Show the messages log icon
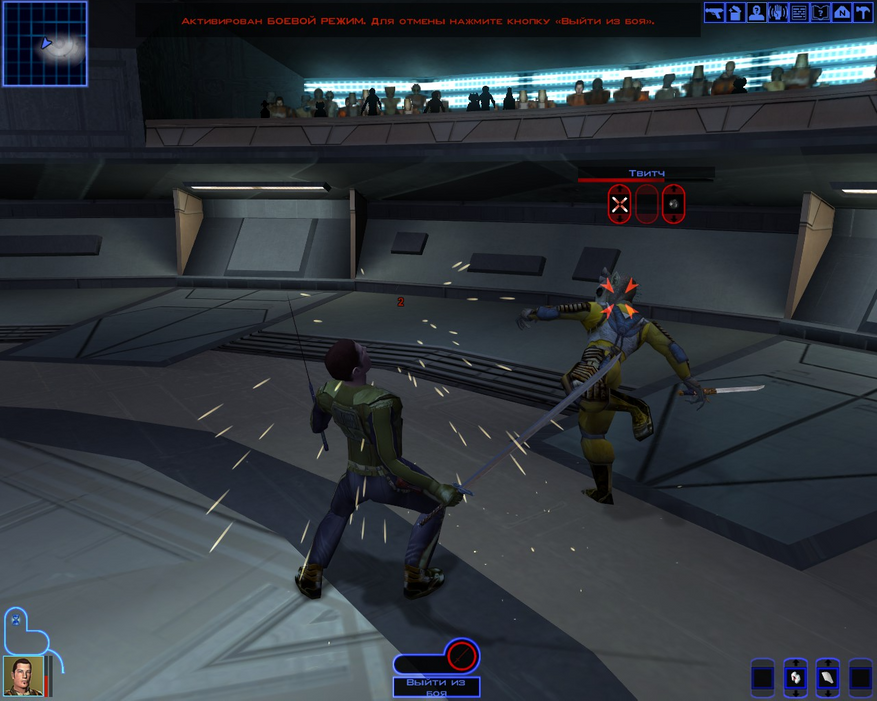 point(799,12)
